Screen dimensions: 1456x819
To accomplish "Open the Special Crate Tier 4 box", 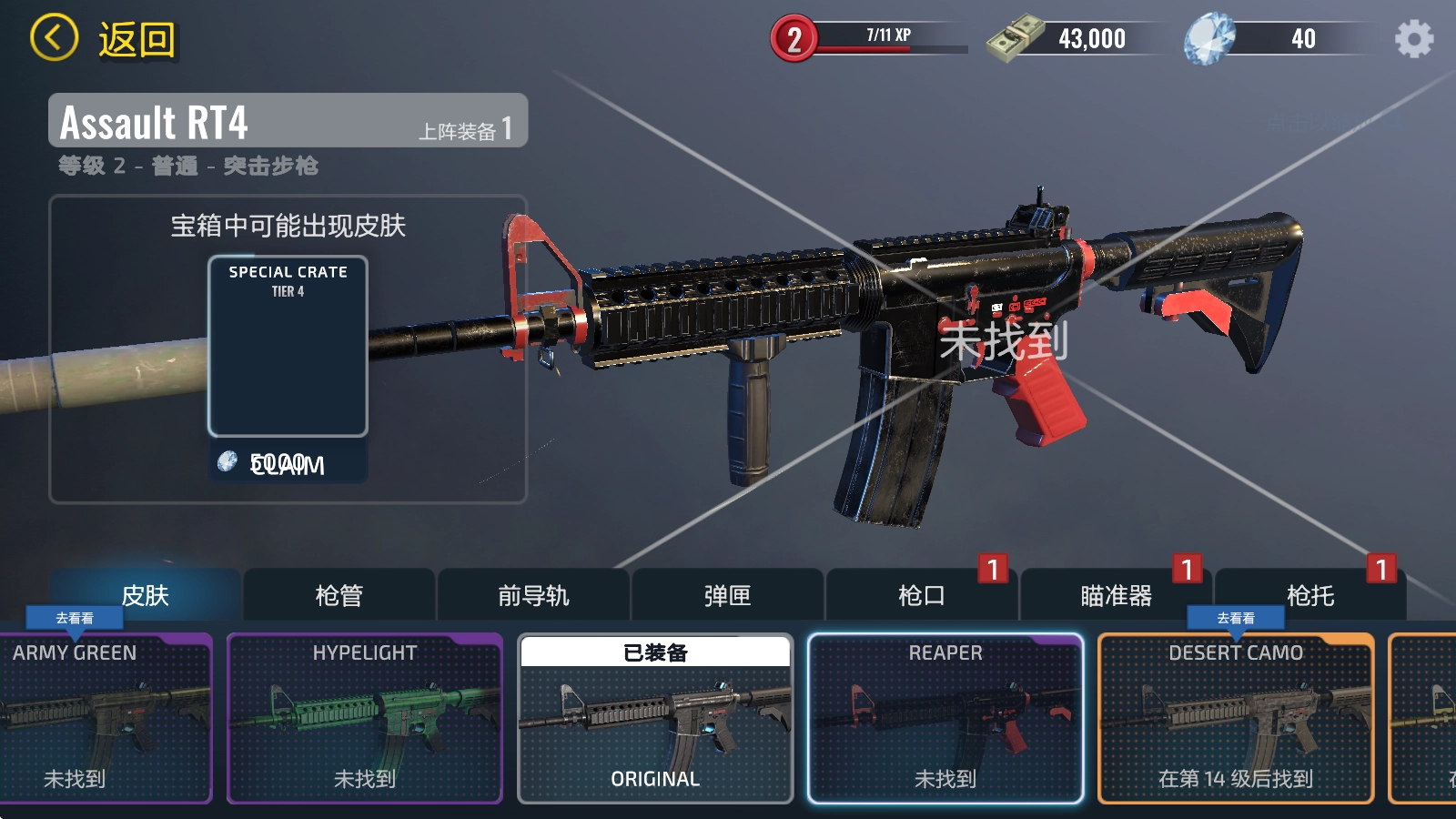I will tap(288, 346).
